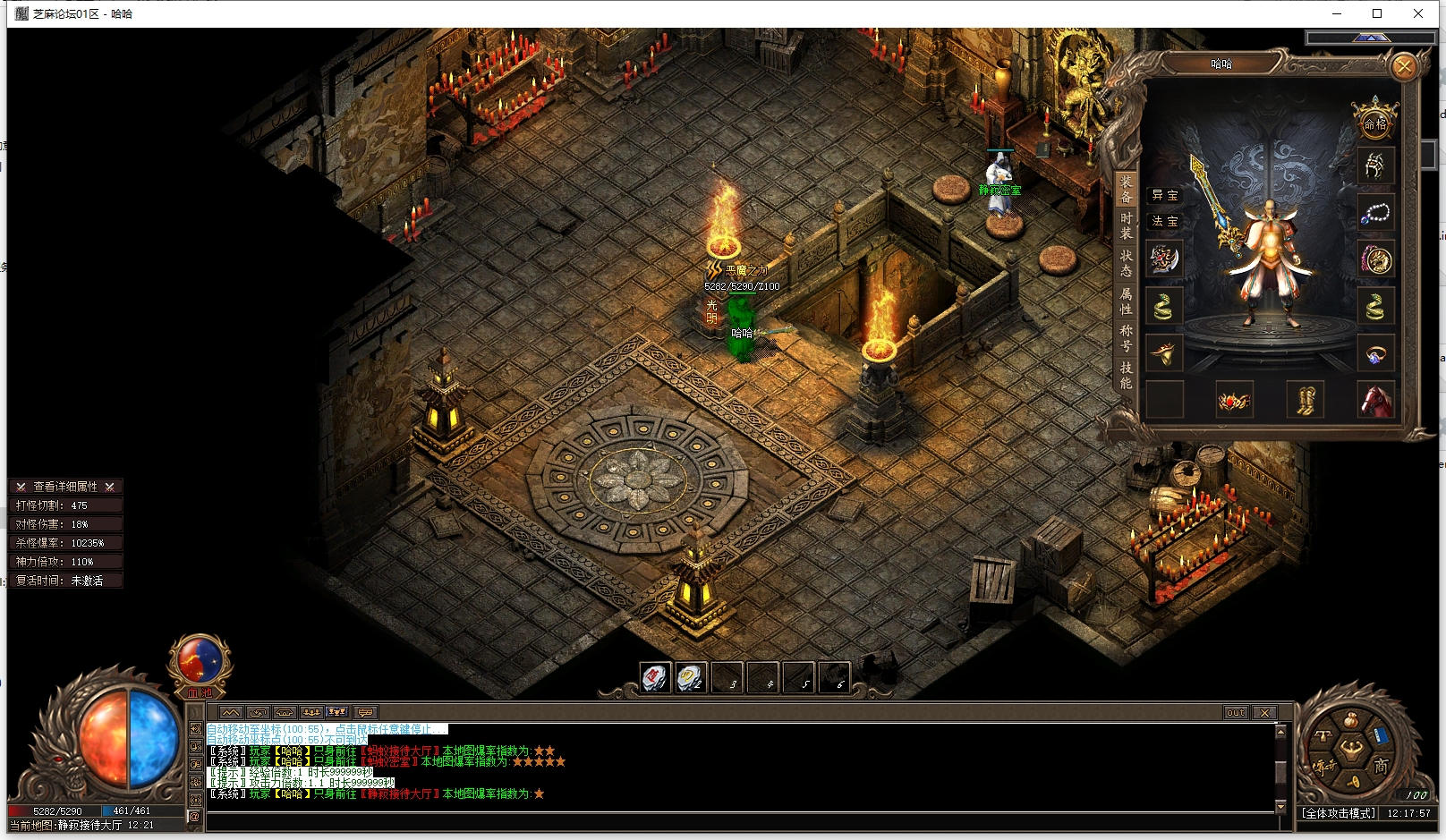
Task: Switch to the 技能 skills tab
Action: (x=1126, y=375)
